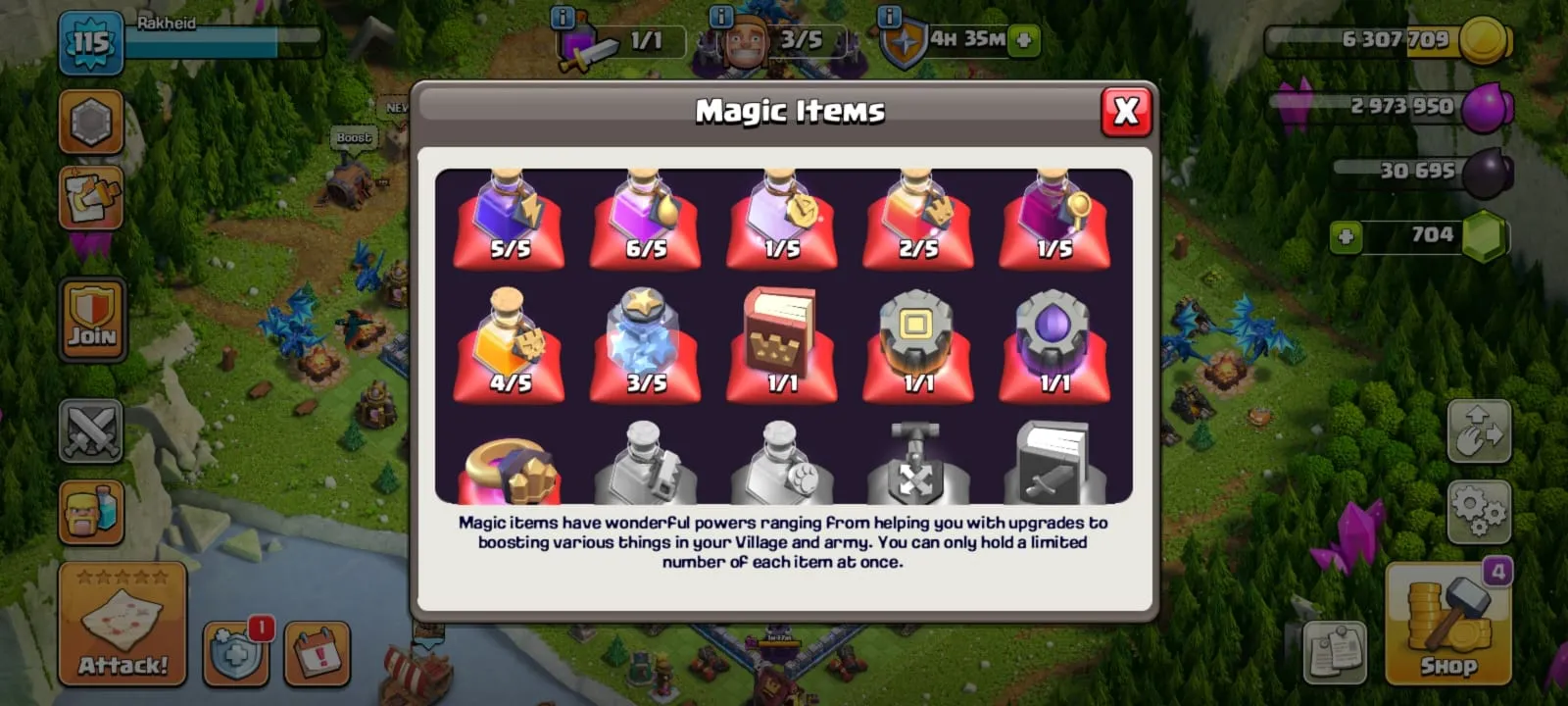Screen dimensions: 1568x706
Task: Select the Research Potion with magnifying glass
Action: (x=1056, y=221)
